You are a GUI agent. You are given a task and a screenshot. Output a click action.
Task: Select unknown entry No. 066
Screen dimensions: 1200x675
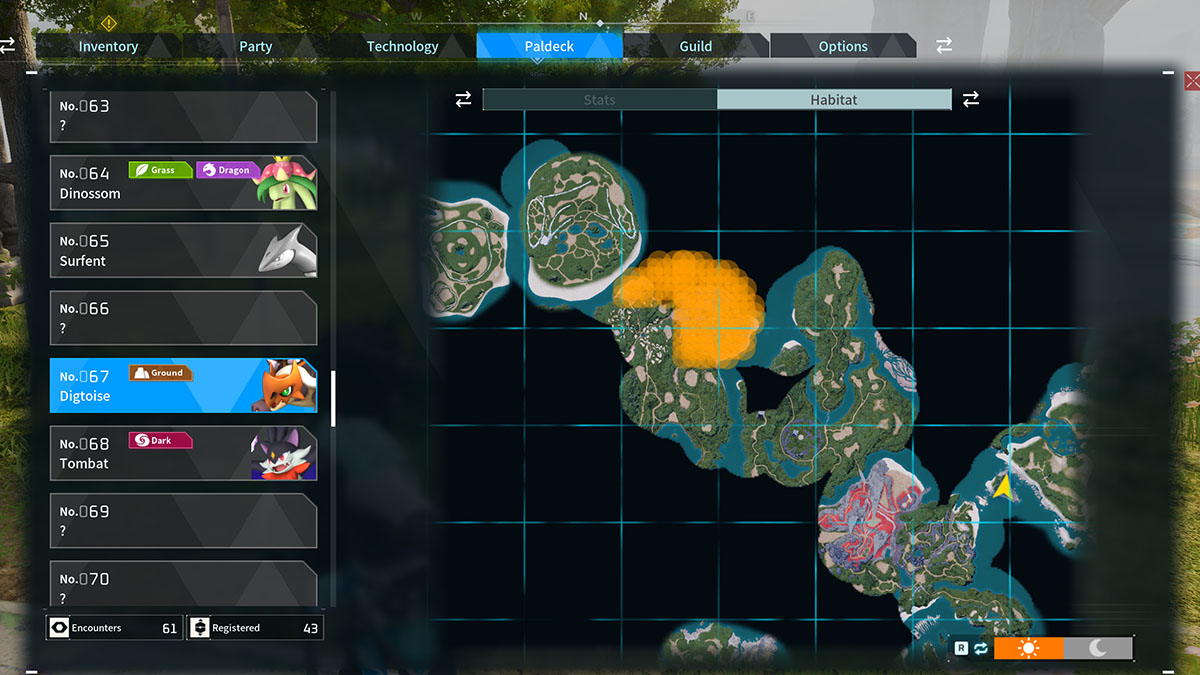(183, 318)
